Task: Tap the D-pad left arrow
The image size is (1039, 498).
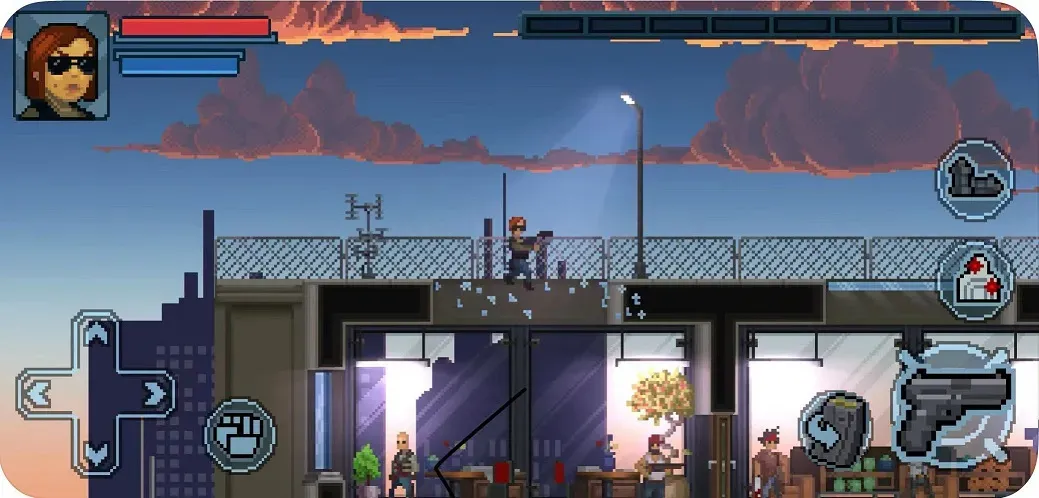Action: tap(38, 394)
